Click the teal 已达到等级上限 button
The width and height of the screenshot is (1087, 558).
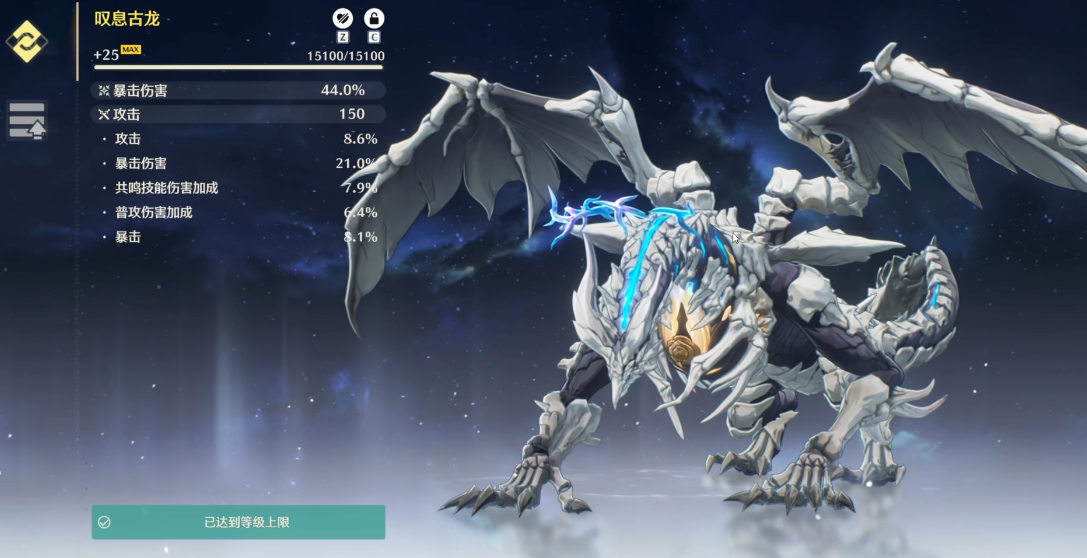point(238,522)
